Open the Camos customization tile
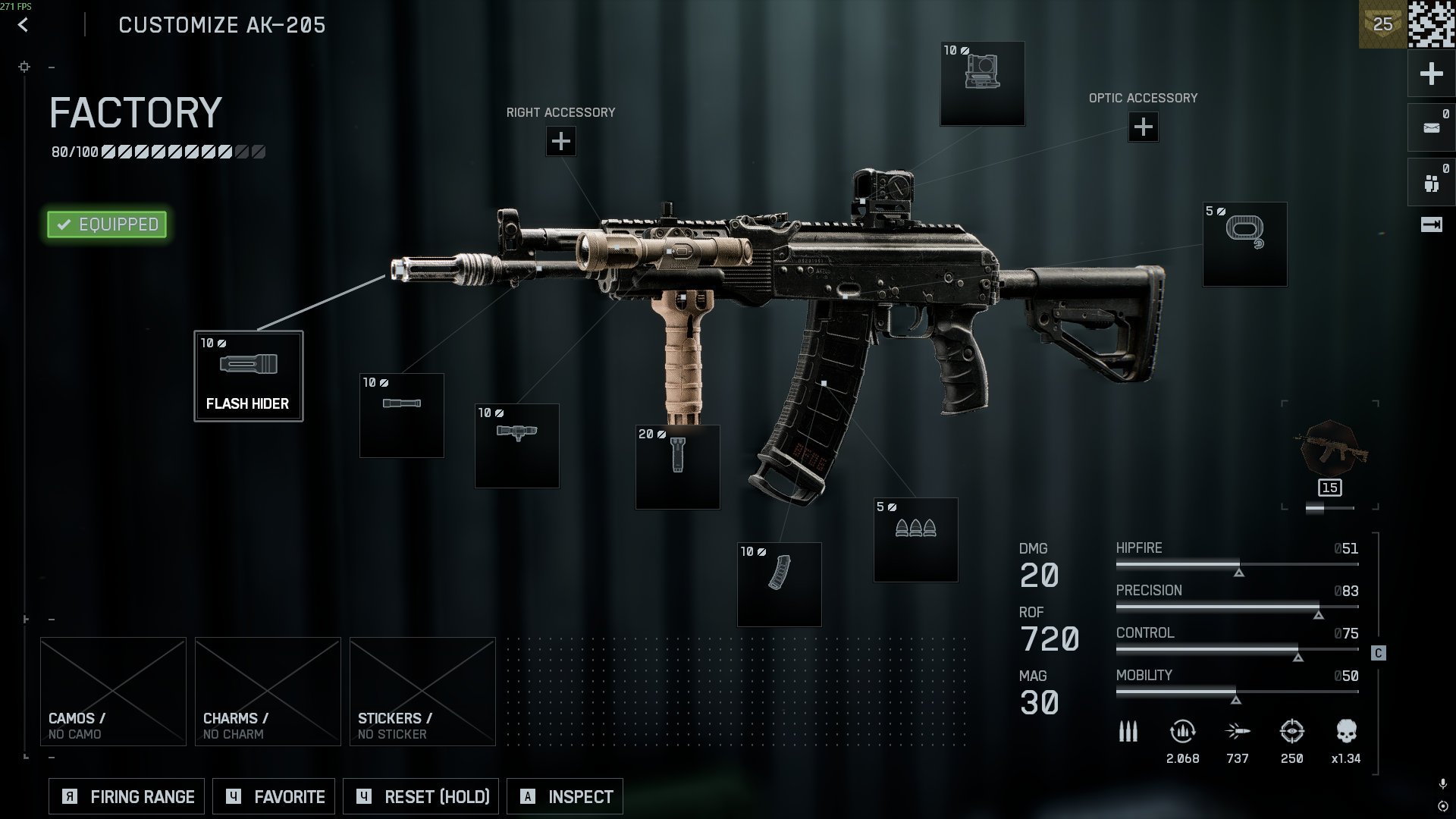This screenshot has width=1456, height=819. [113, 691]
